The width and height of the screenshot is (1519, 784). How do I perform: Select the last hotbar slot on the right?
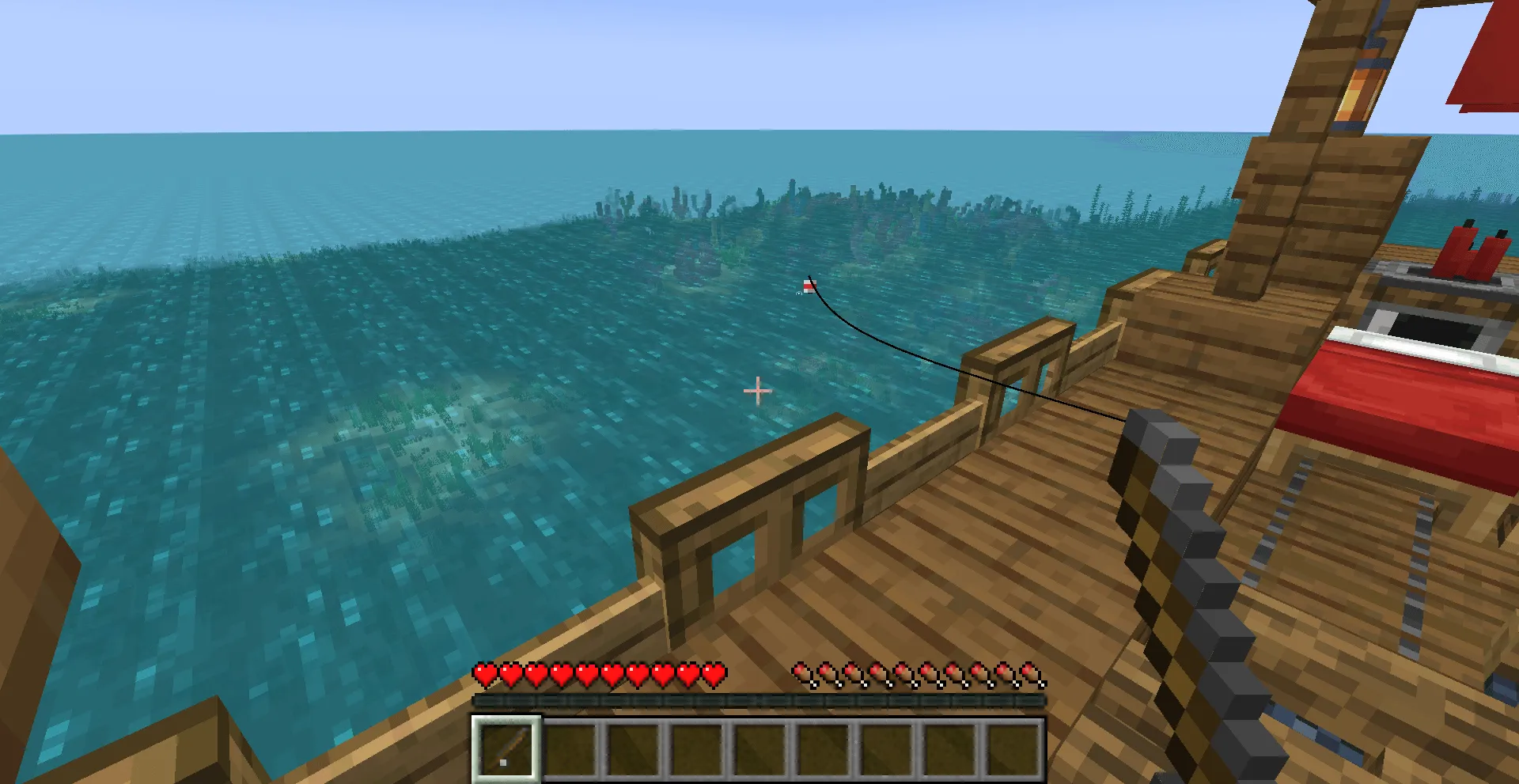point(1014,747)
